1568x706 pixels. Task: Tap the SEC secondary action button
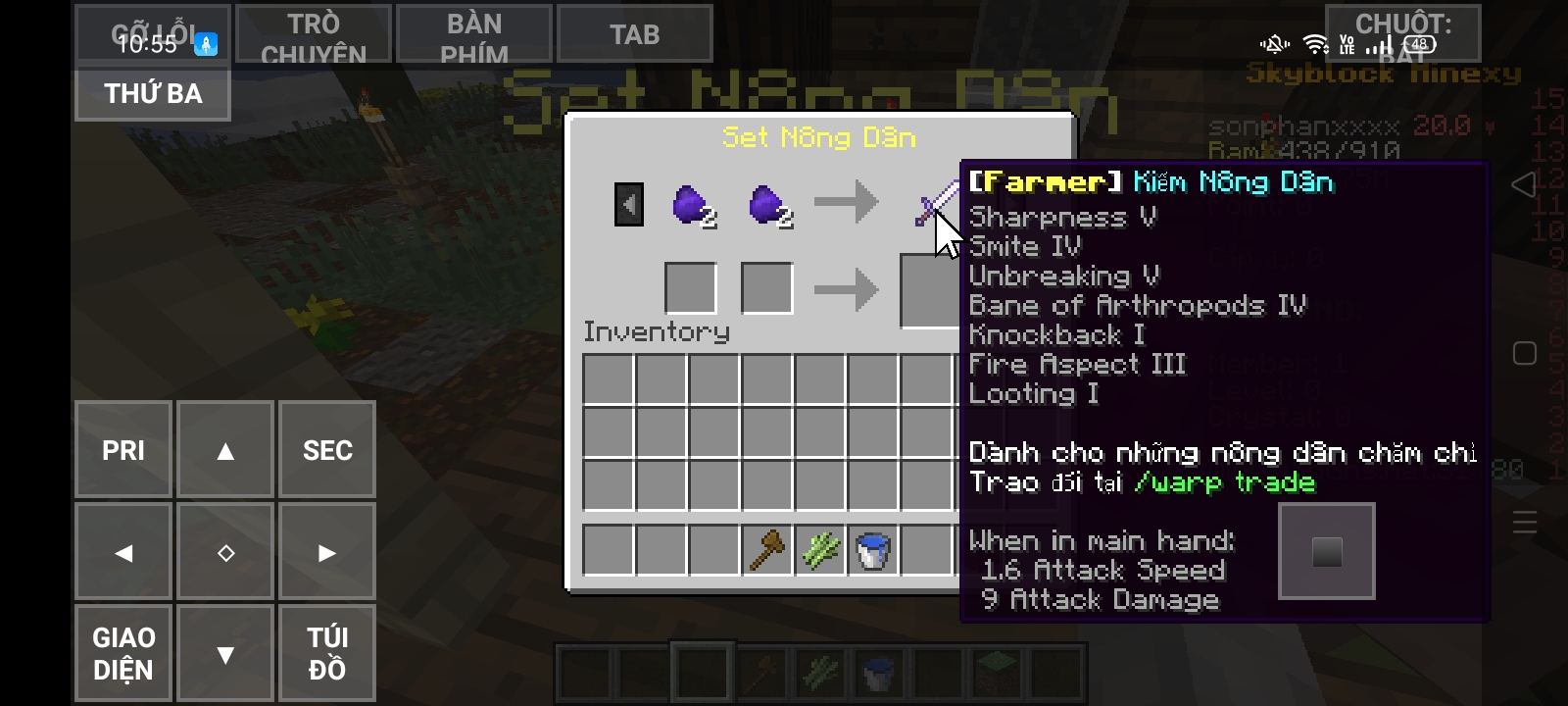click(327, 450)
